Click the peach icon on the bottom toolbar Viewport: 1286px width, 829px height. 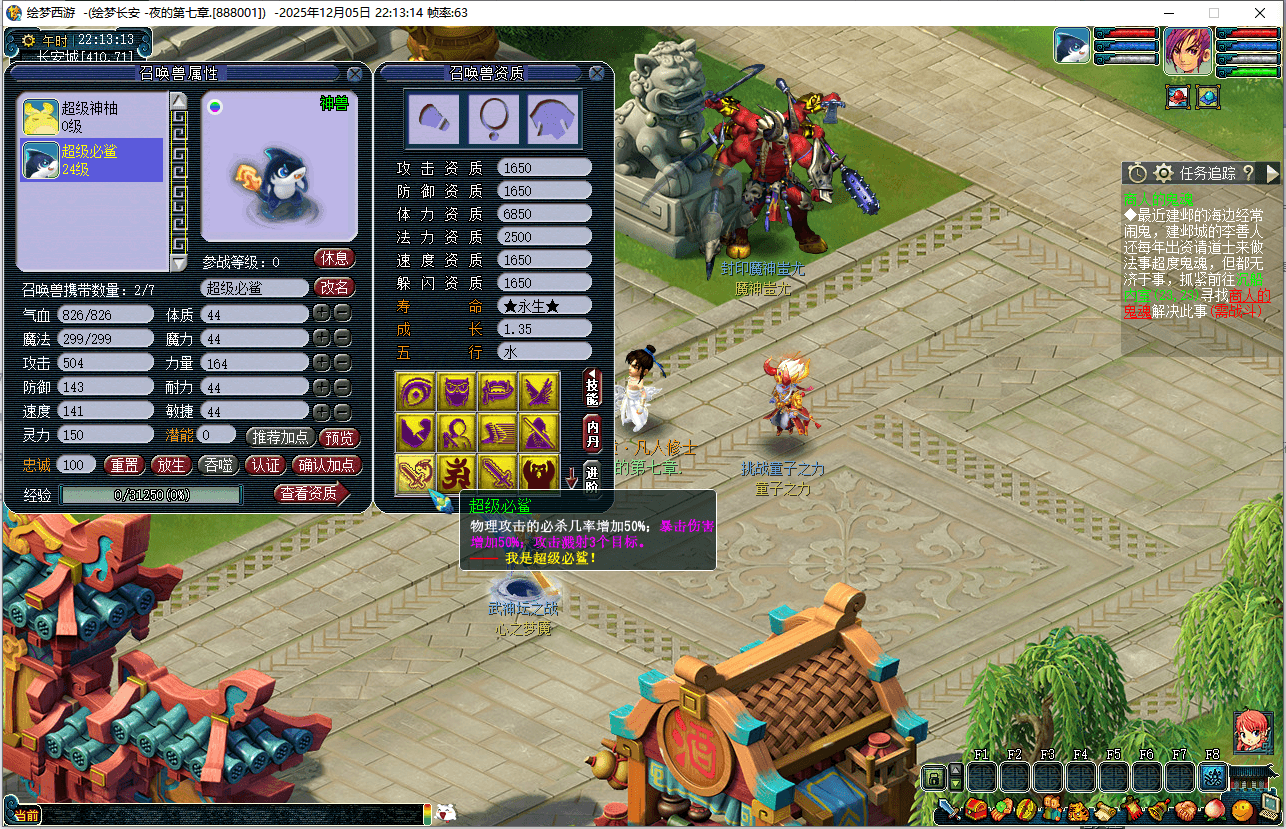1215,810
